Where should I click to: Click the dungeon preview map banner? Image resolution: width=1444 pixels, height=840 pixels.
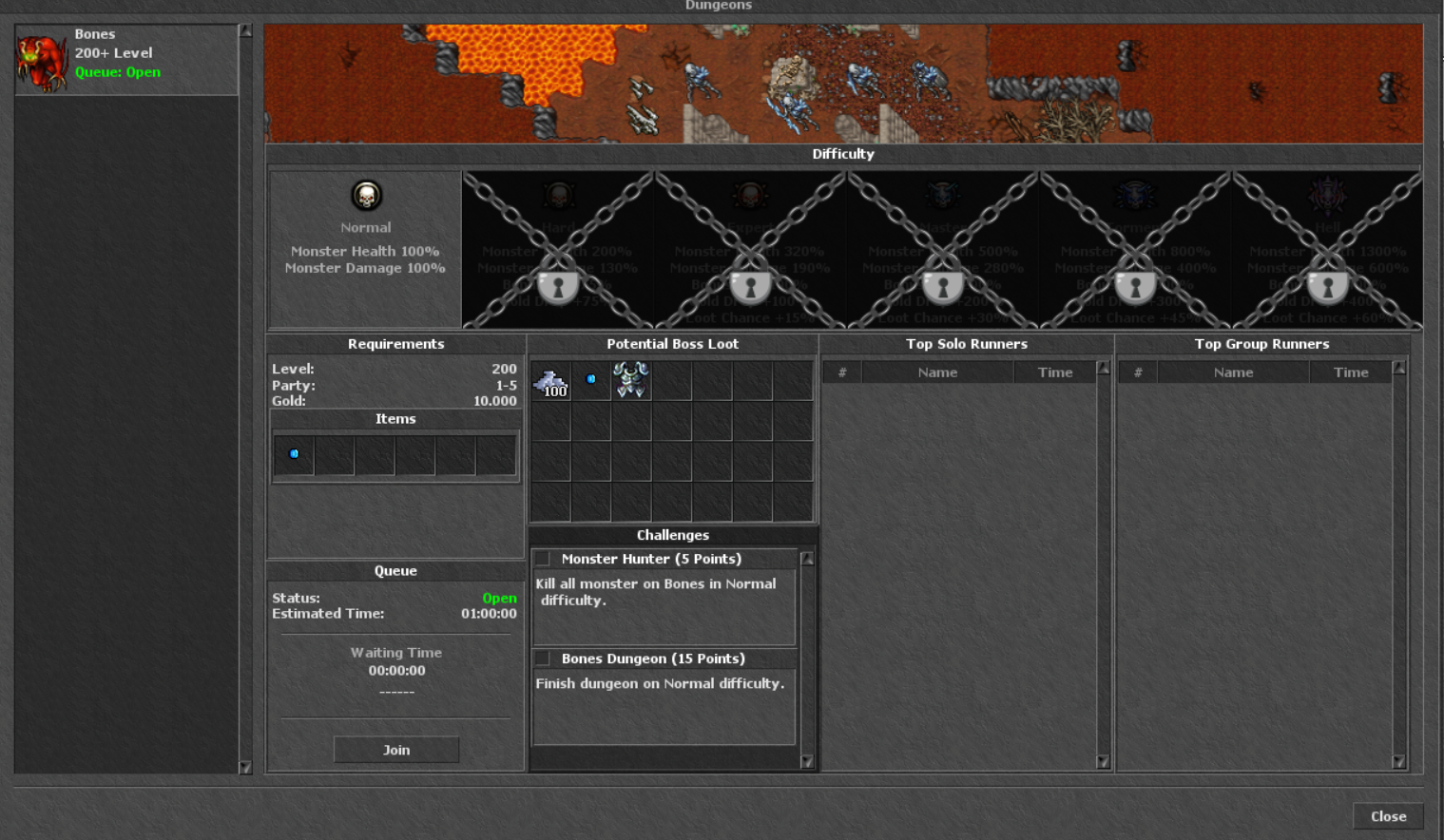click(840, 83)
